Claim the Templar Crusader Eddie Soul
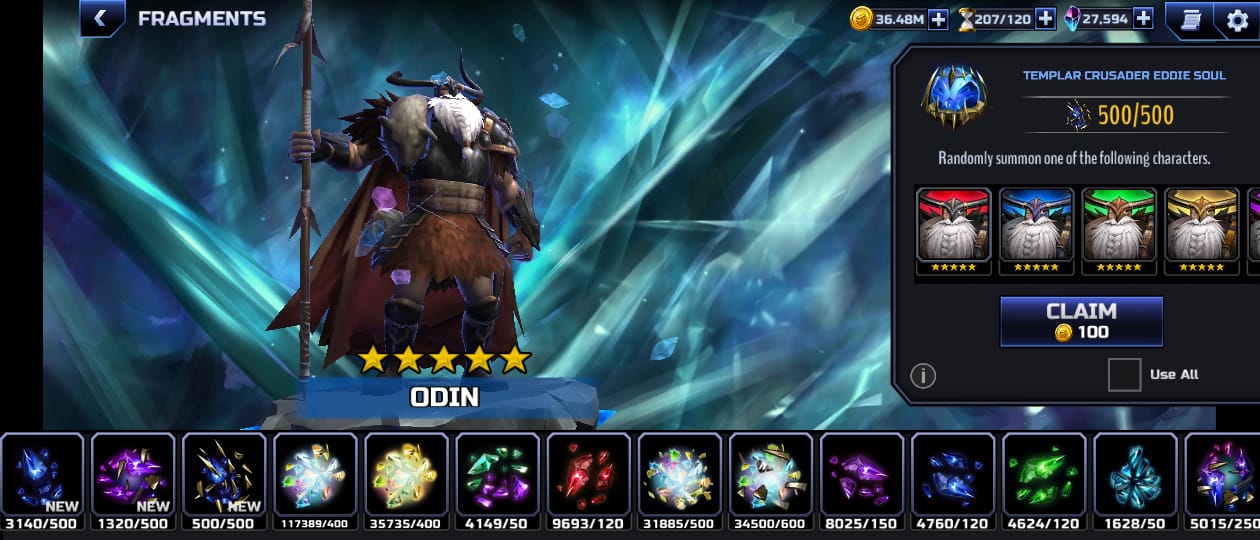The height and width of the screenshot is (540, 1260). [1081, 321]
